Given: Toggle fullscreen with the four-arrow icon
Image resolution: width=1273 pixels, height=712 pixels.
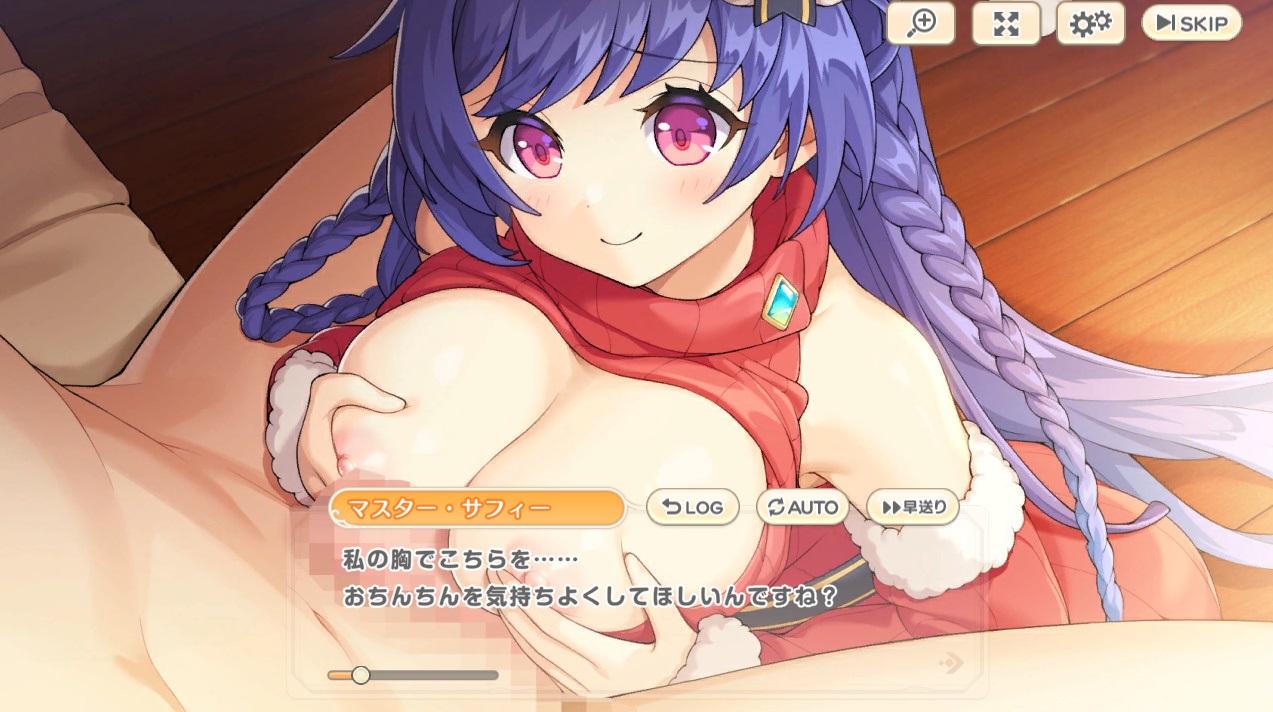Looking at the screenshot, I should (1005, 24).
